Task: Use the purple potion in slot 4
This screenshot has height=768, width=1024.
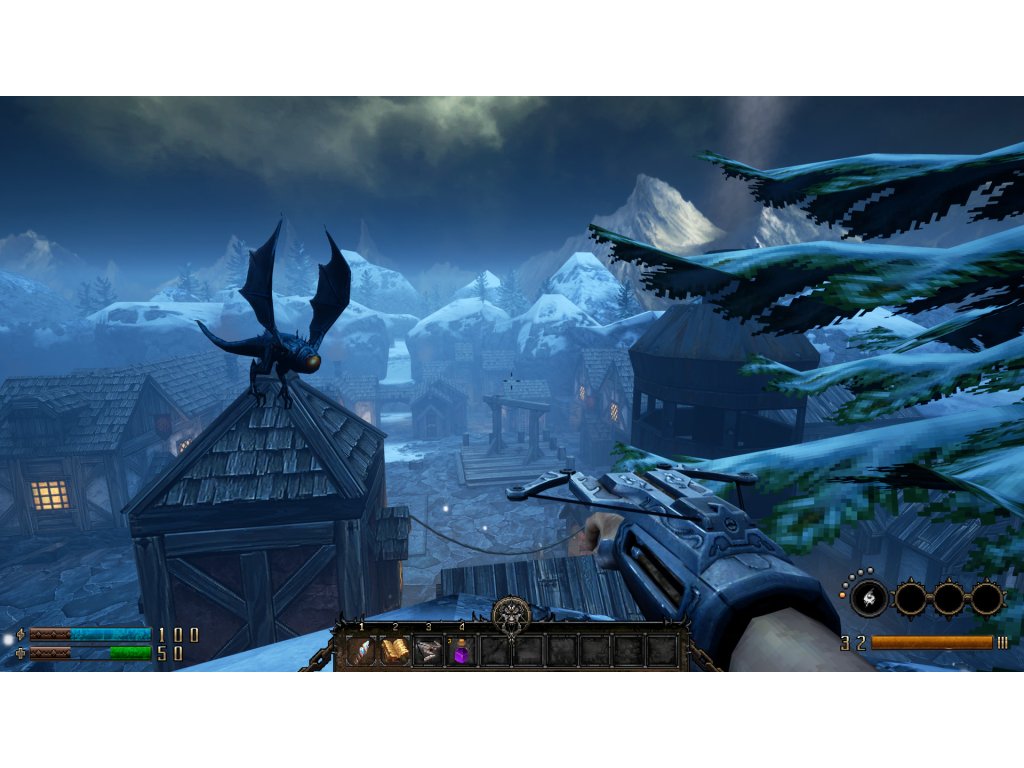Action: point(462,652)
